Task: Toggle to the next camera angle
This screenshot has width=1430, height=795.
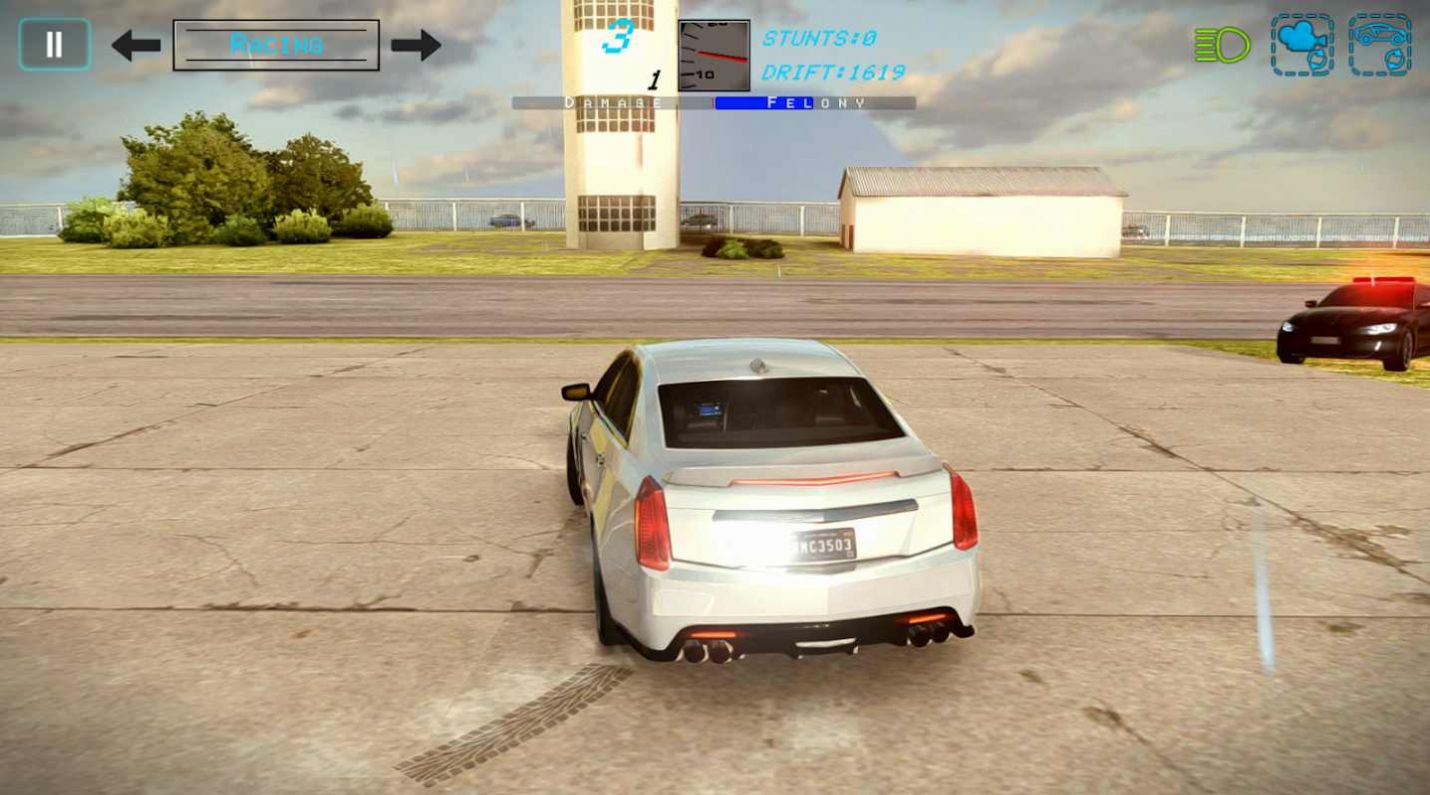Action: [x=1302, y=42]
